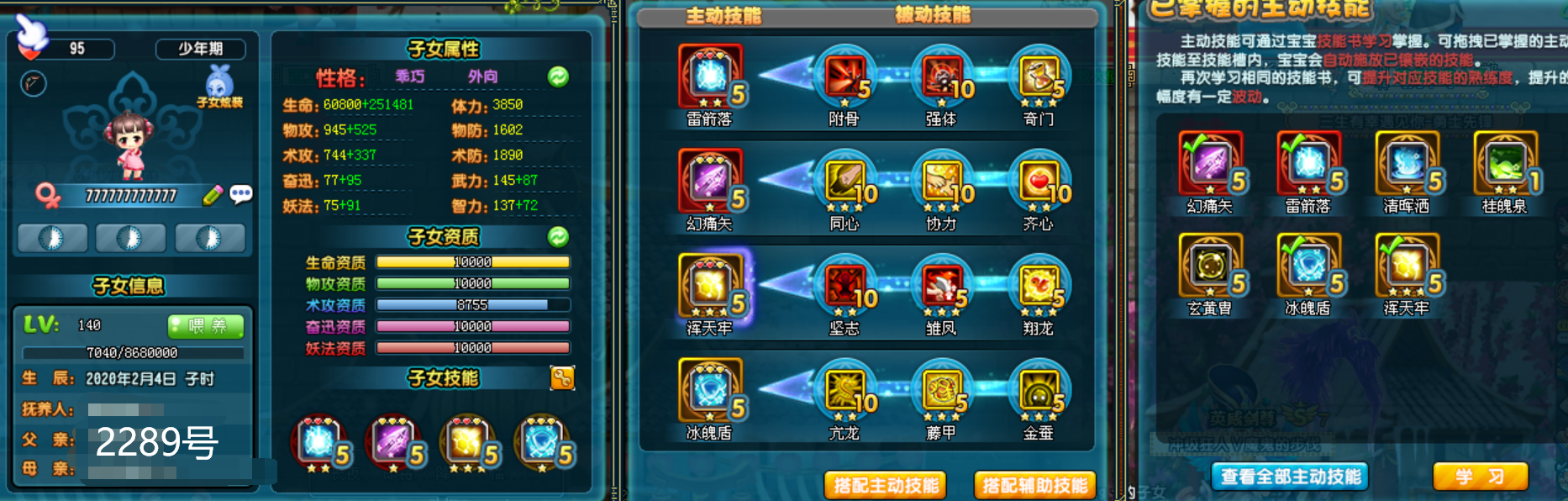1568x501 pixels.
Task: Select the 同心 passive skill icon
Action: (x=845, y=182)
